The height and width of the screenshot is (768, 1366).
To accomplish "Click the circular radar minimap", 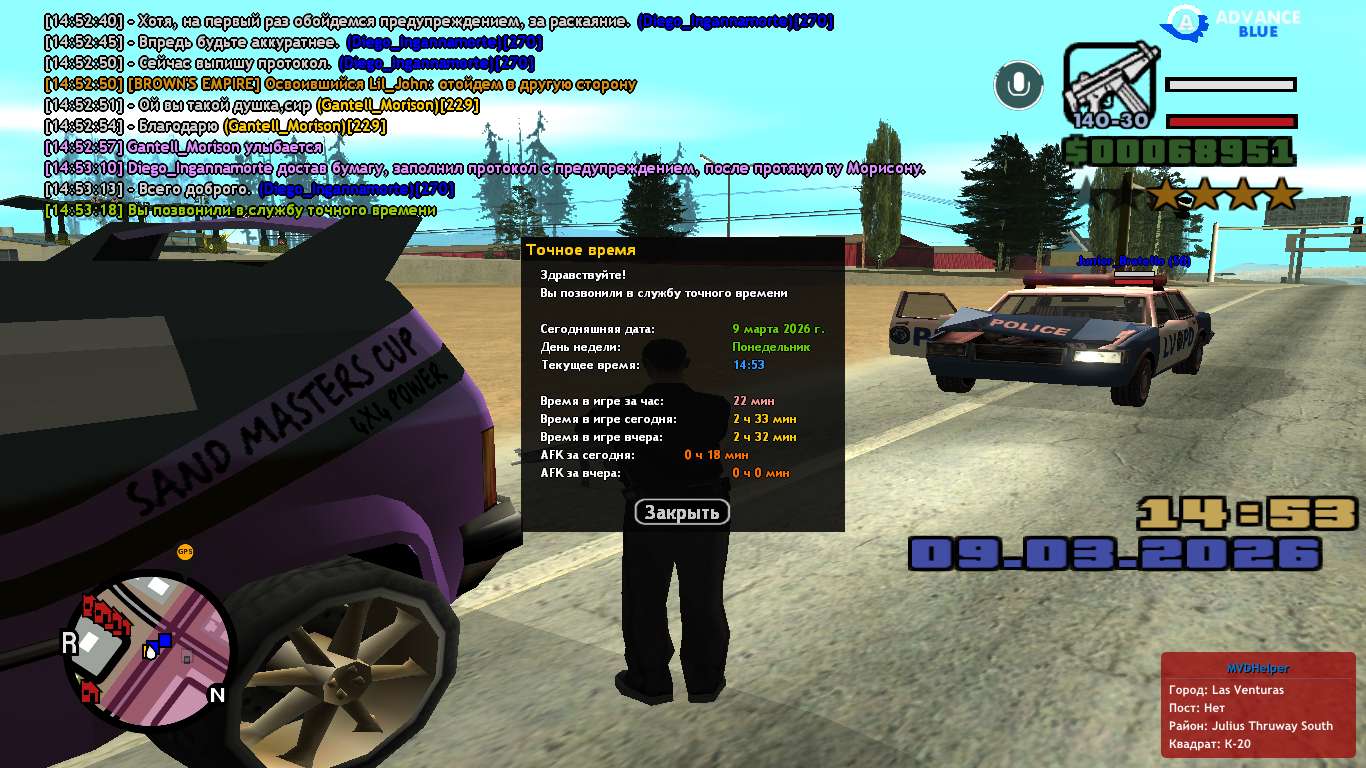I will point(149,639).
